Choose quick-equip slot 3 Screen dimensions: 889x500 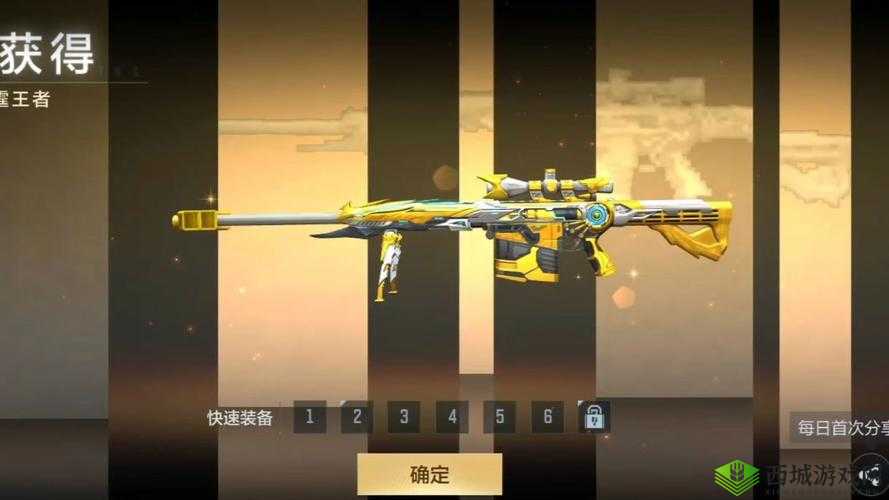404,417
